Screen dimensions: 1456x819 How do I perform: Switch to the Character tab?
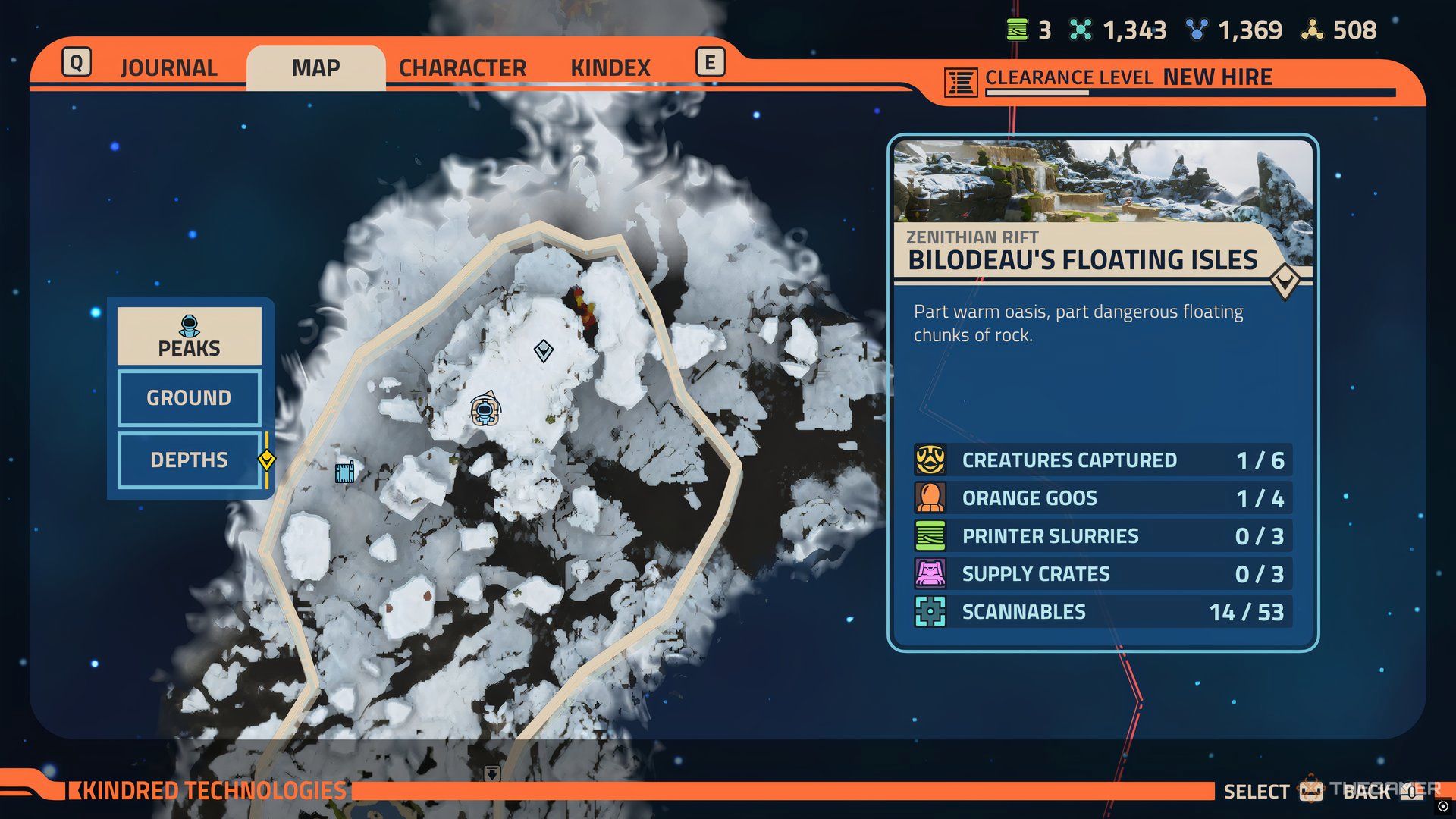pos(462,68)
